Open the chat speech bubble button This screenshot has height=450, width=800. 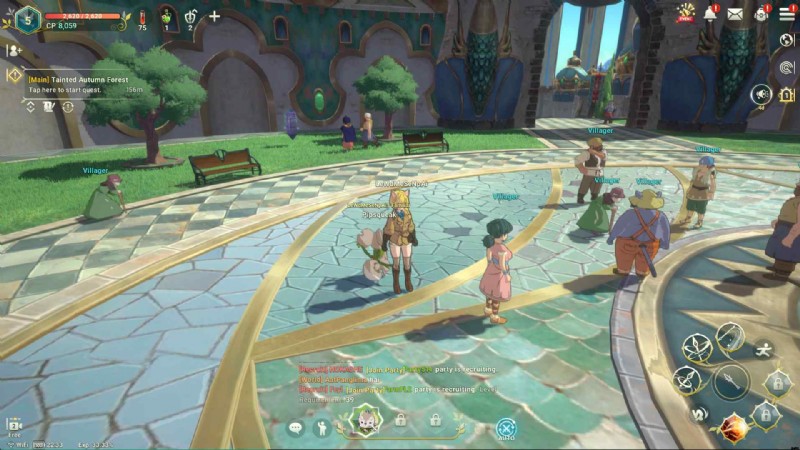point(295,428)
